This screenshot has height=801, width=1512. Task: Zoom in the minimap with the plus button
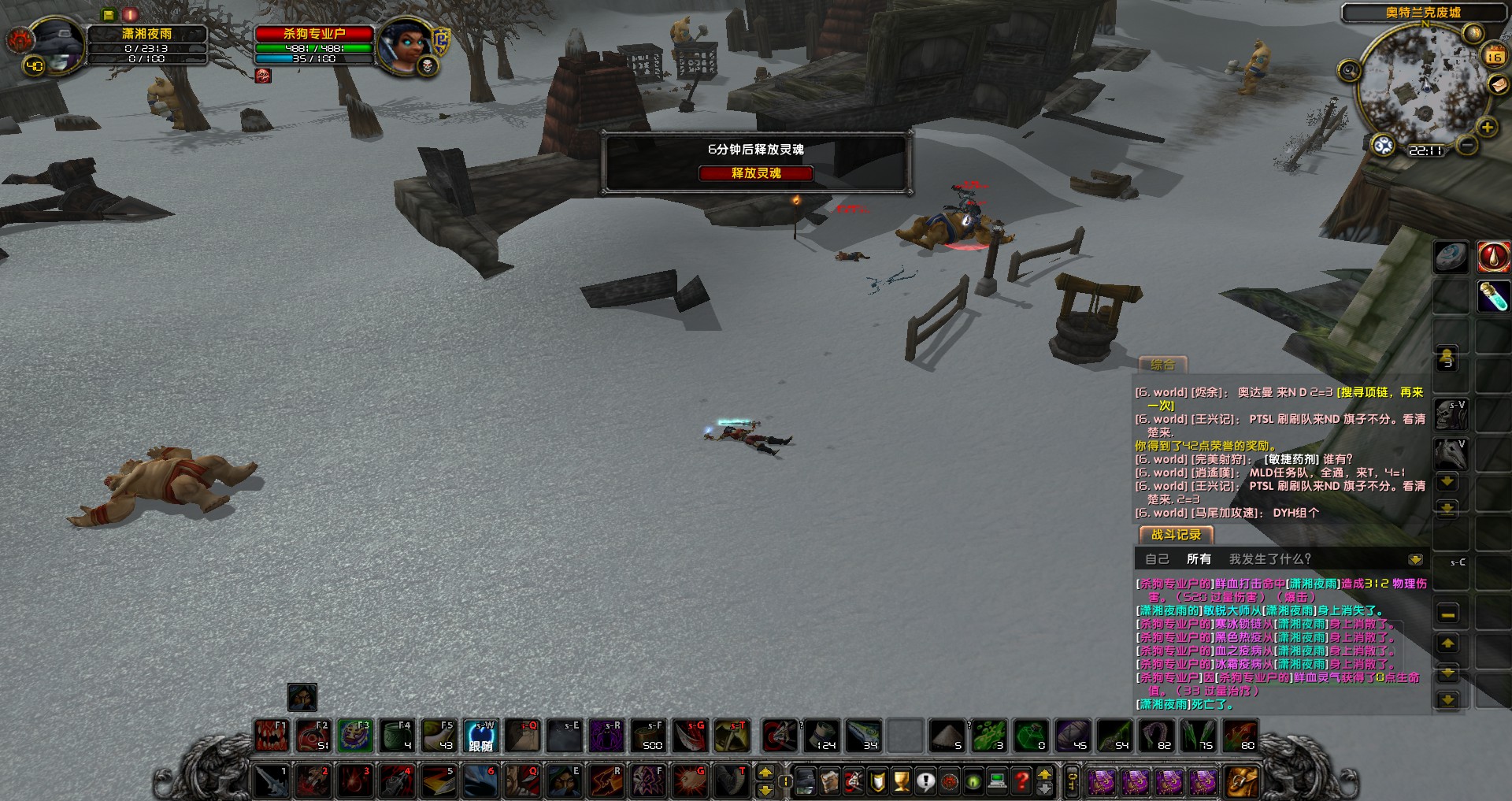coord(1487,127)
